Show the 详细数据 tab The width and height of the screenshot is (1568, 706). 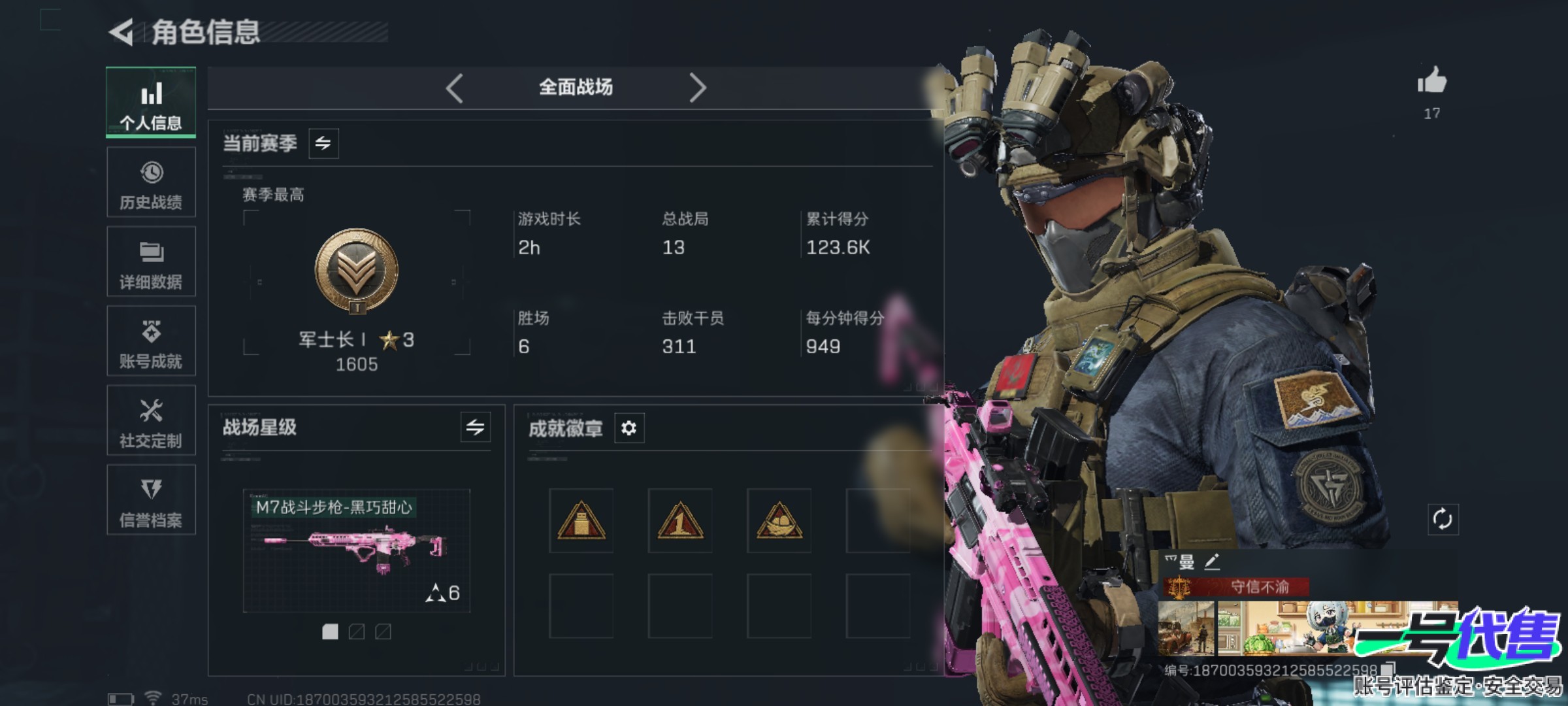click(151, 262)
